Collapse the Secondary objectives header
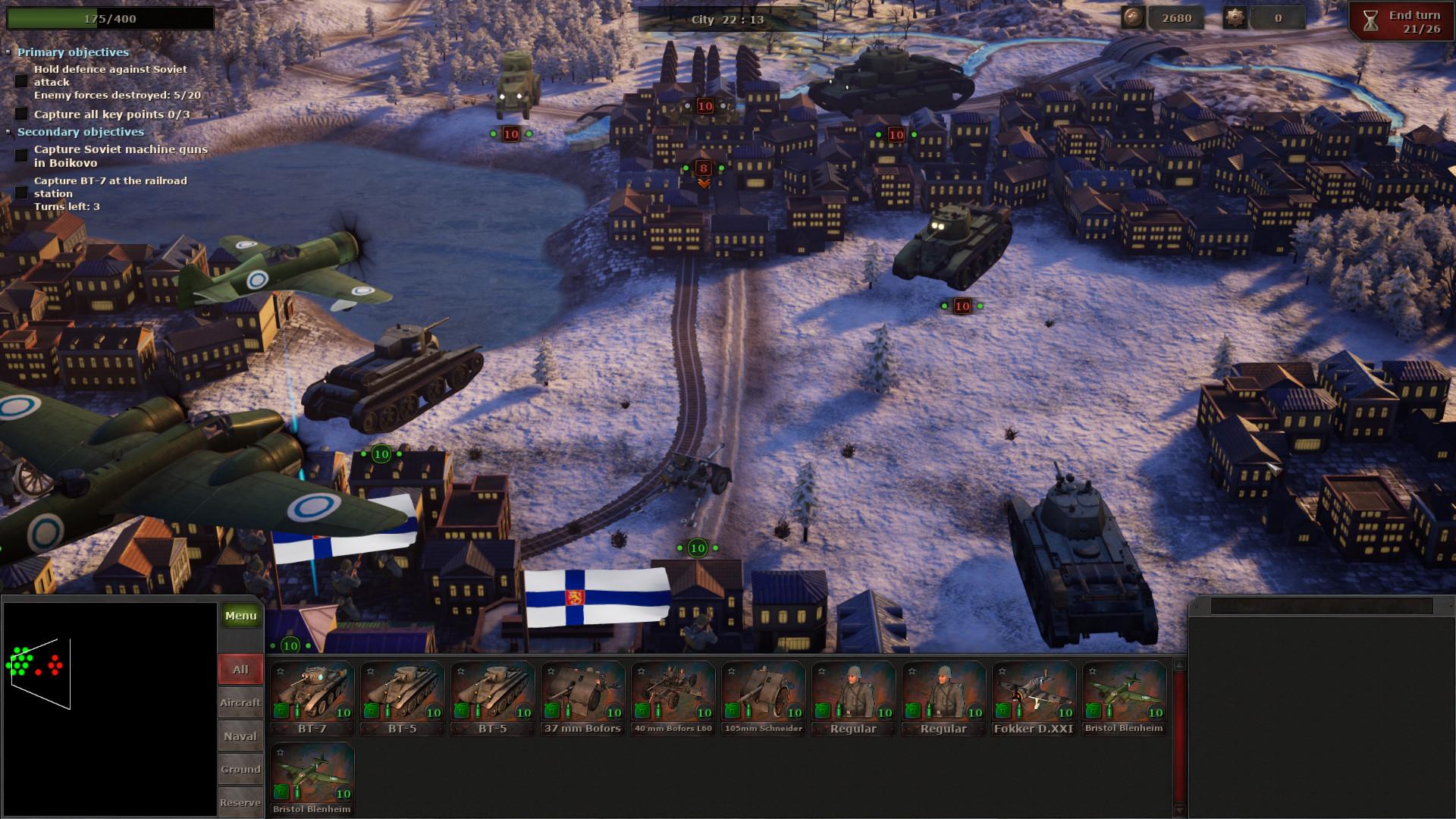Screen dimensions: 1456x819 [80, 132]
